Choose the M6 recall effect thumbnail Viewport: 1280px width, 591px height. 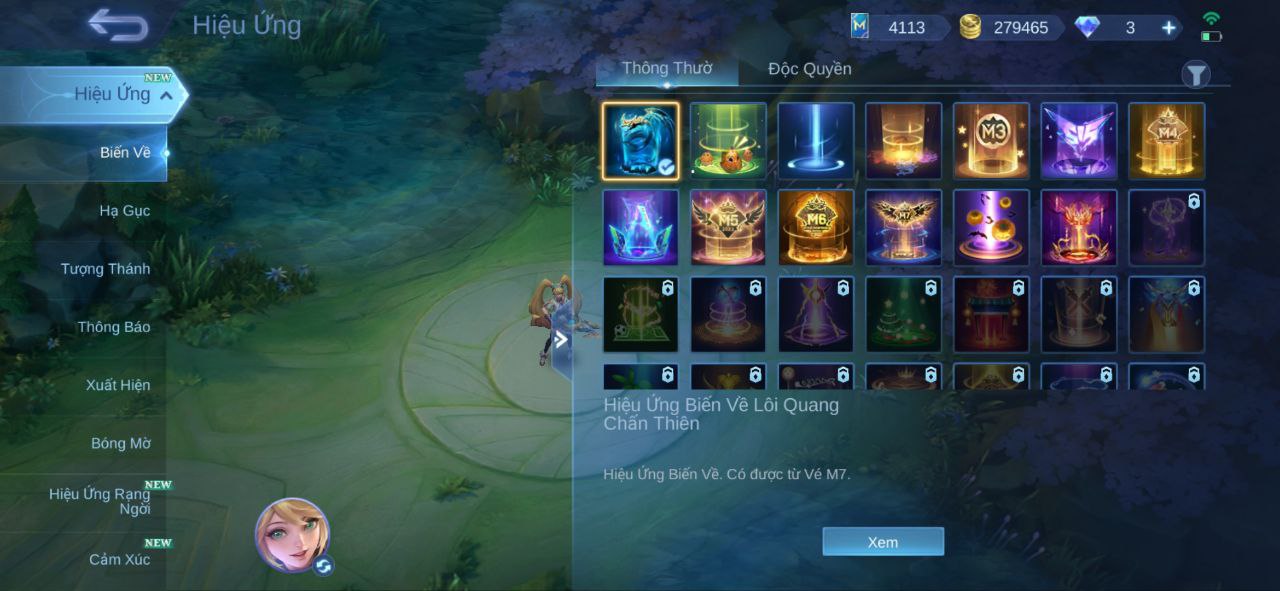click(x=816, y=228)
